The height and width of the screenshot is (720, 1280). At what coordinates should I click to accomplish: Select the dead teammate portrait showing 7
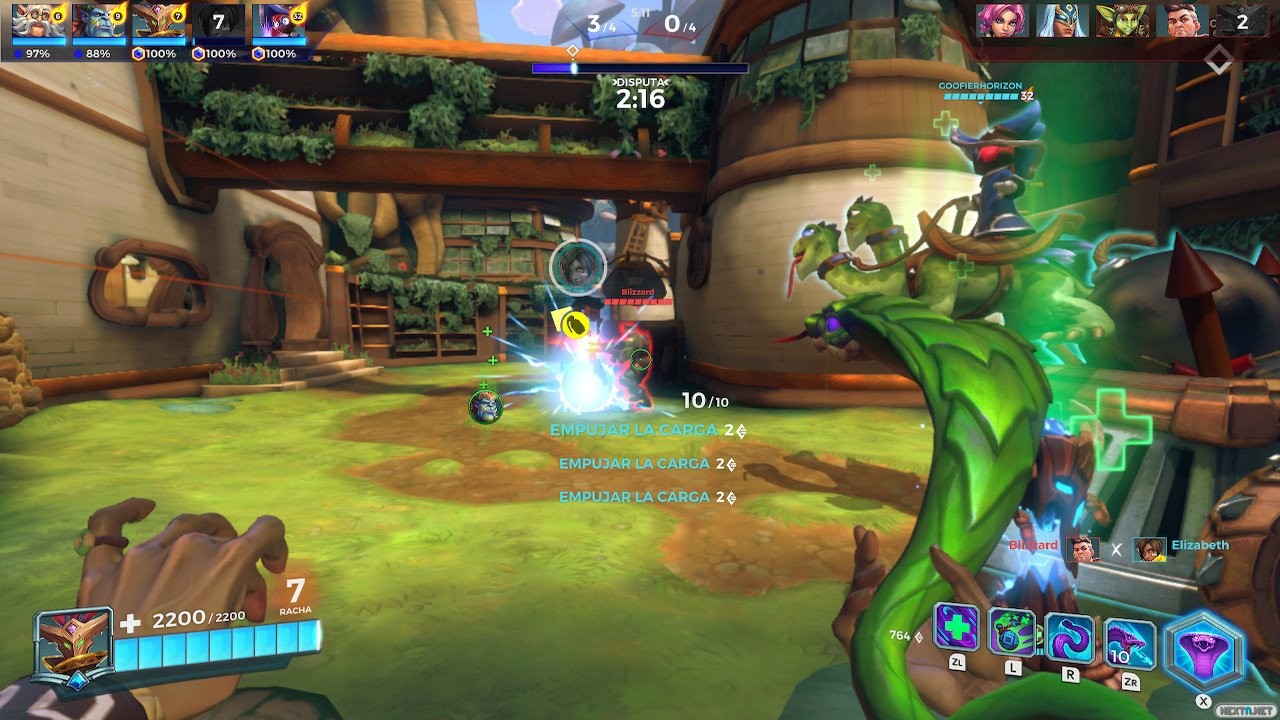tap(218, 21)
